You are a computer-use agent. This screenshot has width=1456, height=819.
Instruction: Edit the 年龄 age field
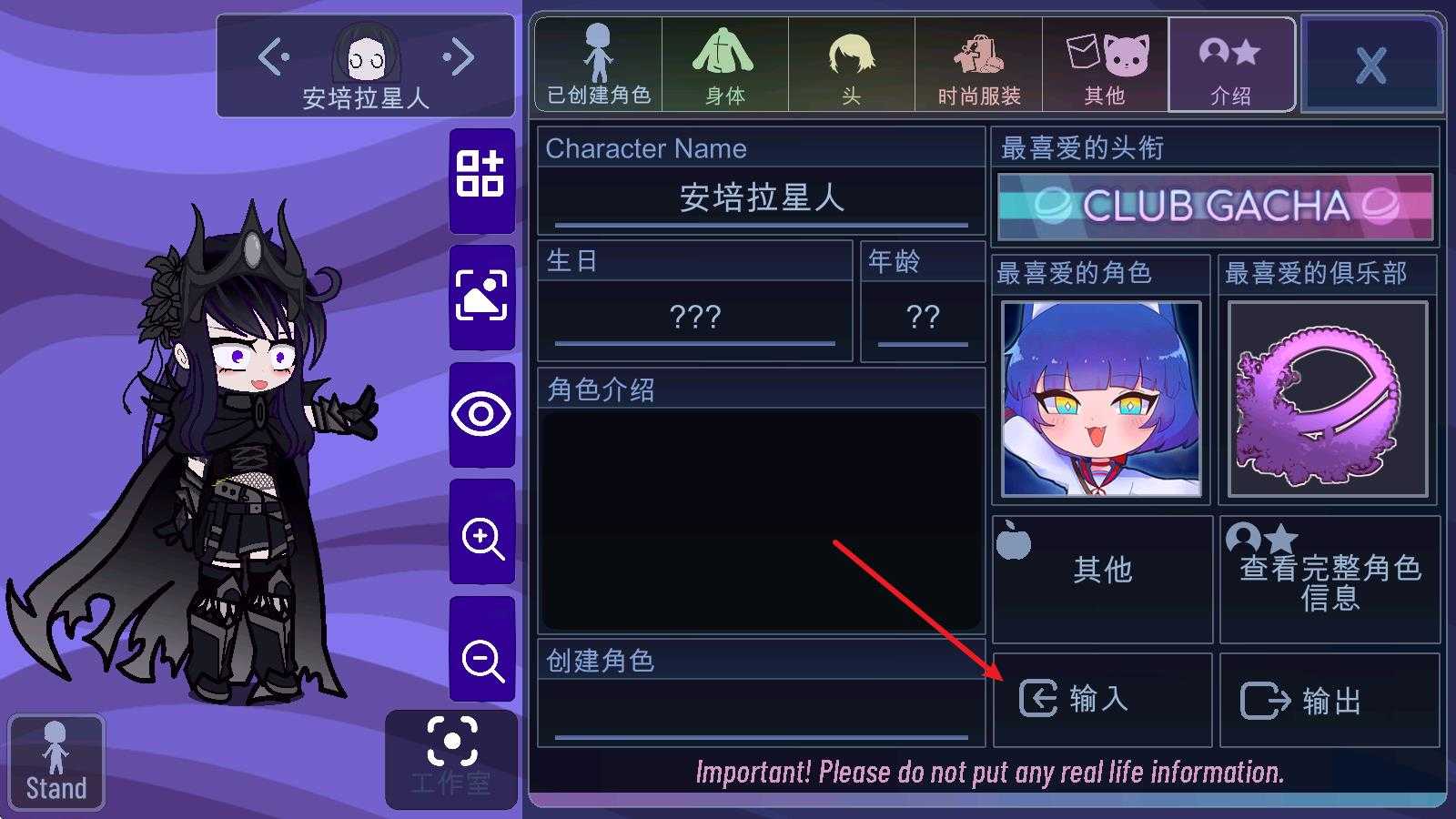pos(922,317)
